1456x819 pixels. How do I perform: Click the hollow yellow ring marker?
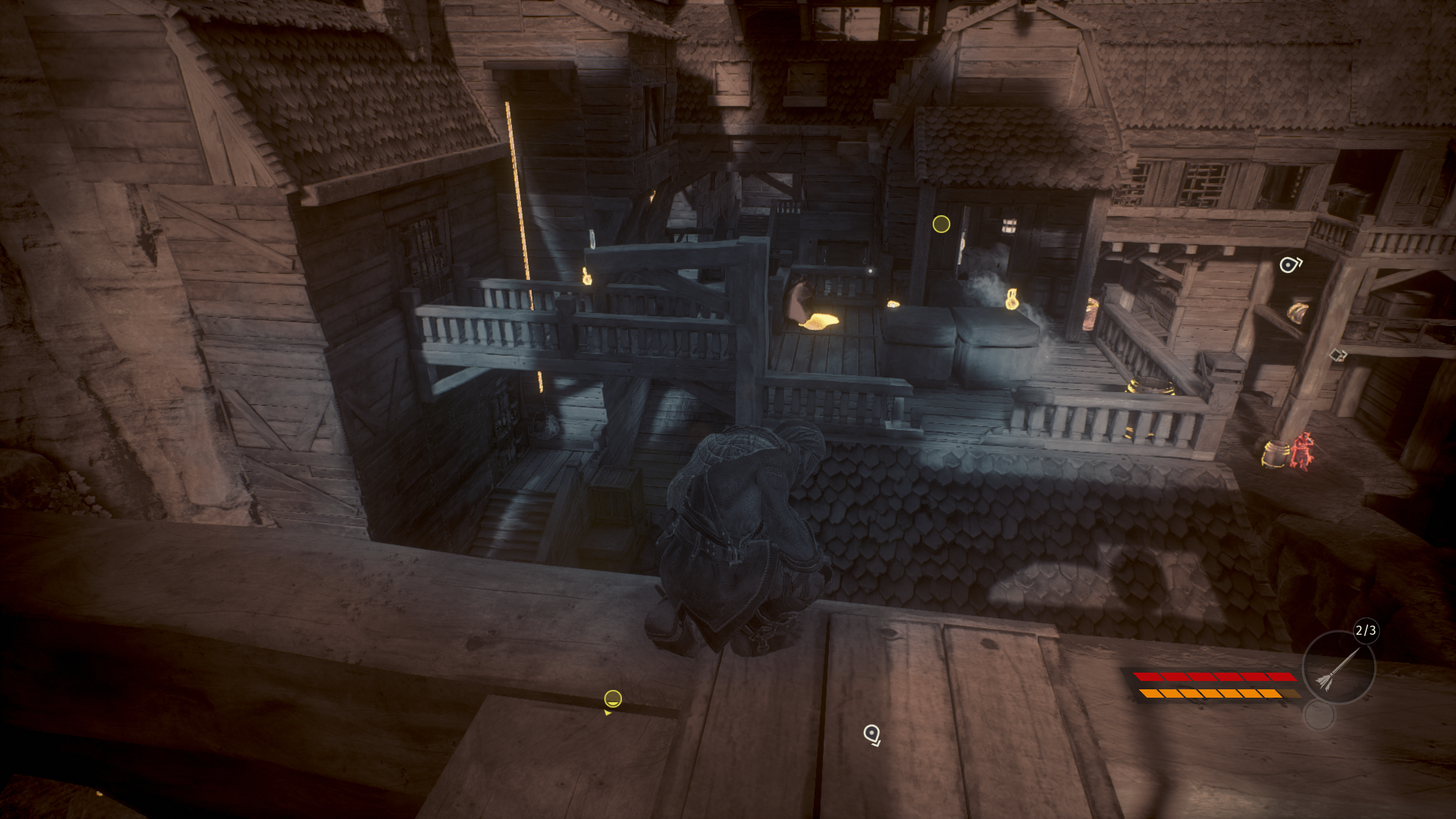click(941, 224)
